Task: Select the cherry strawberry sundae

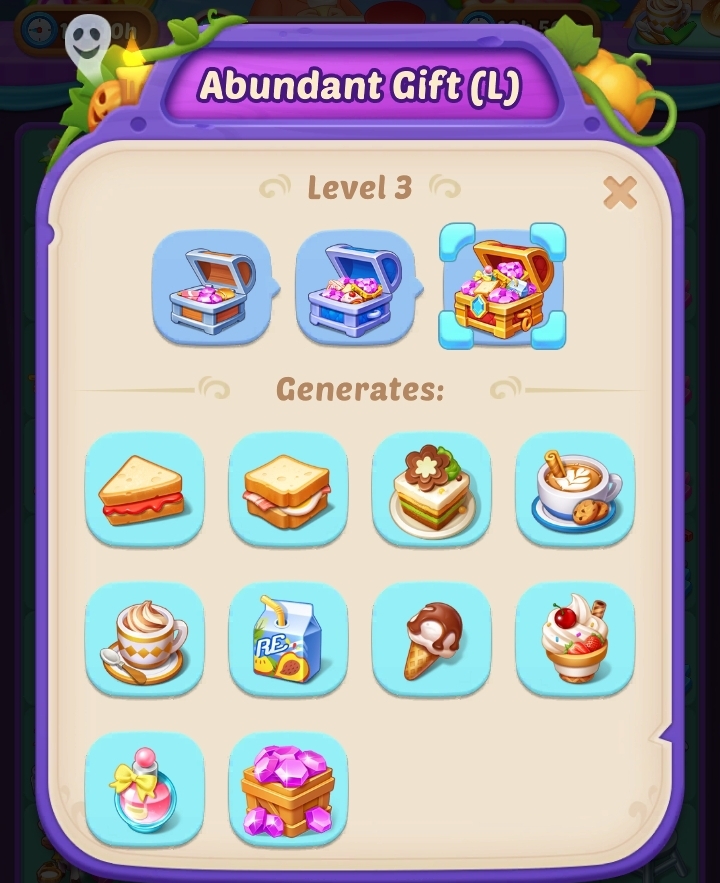Action: 575,640
